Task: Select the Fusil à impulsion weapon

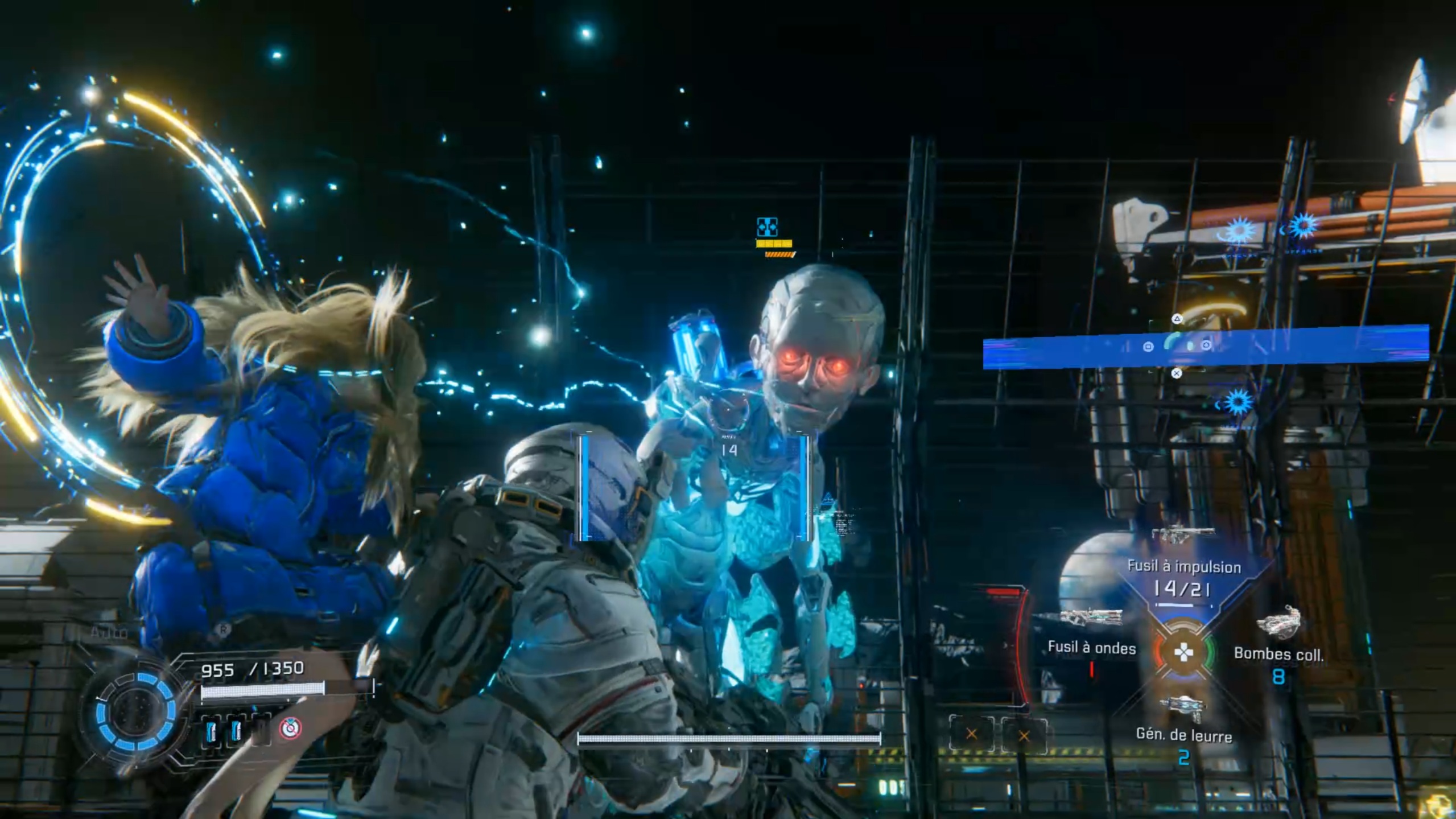Action: 1183,567
